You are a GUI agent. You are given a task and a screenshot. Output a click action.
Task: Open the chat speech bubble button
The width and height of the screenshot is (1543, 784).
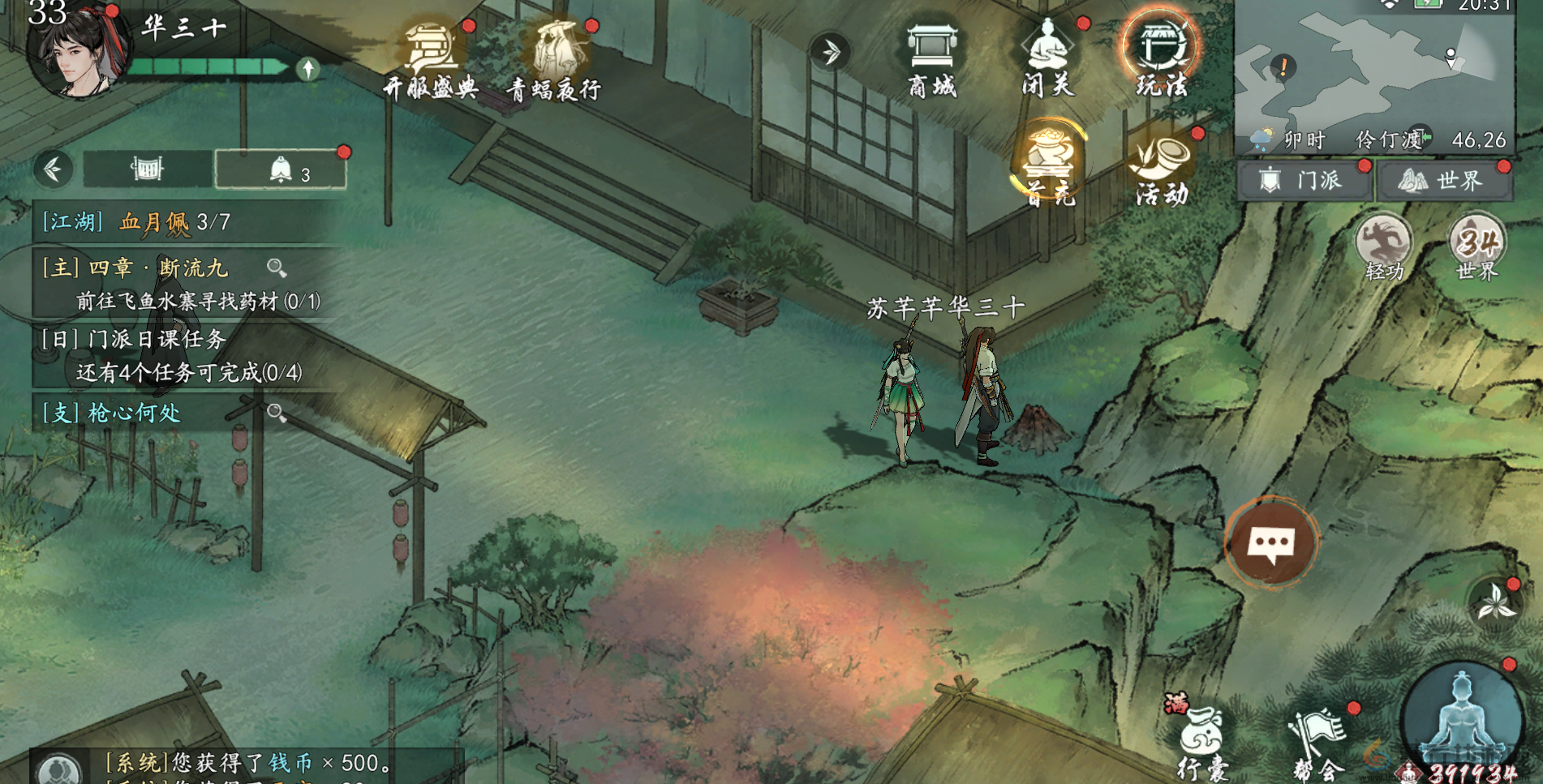coord(1270,542)
